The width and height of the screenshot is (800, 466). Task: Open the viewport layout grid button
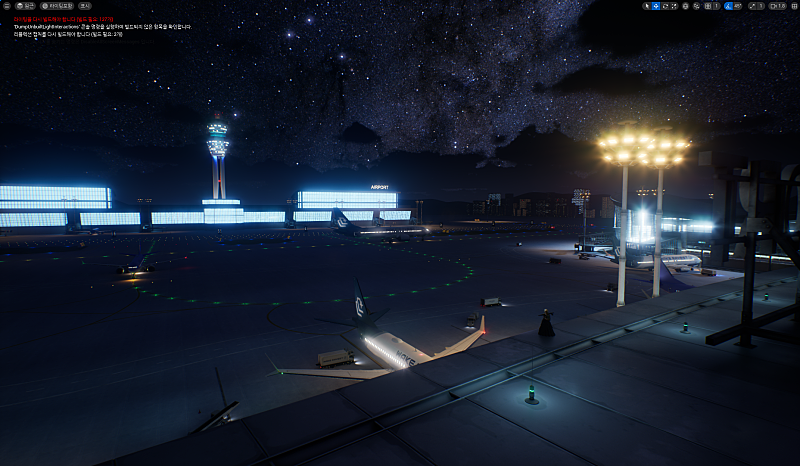pos(794,6)
